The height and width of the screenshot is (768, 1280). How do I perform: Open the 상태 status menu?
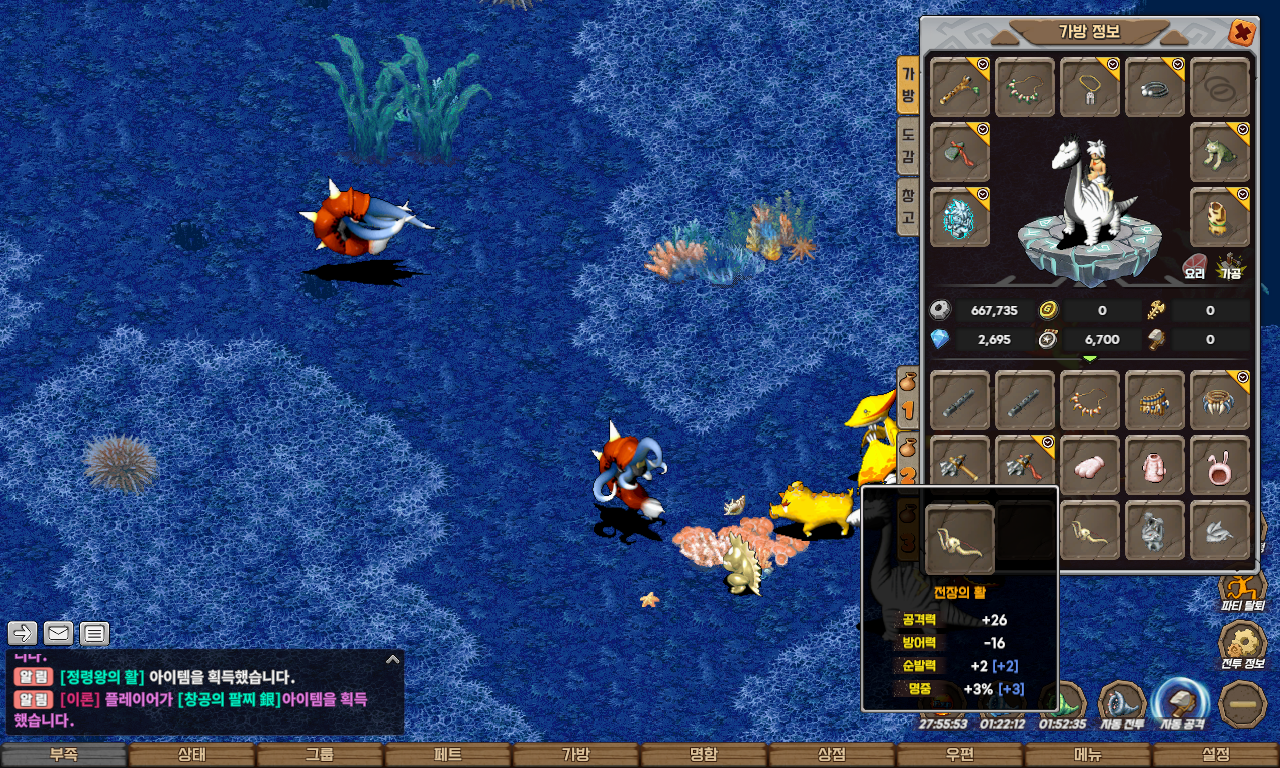coord(192,755)
